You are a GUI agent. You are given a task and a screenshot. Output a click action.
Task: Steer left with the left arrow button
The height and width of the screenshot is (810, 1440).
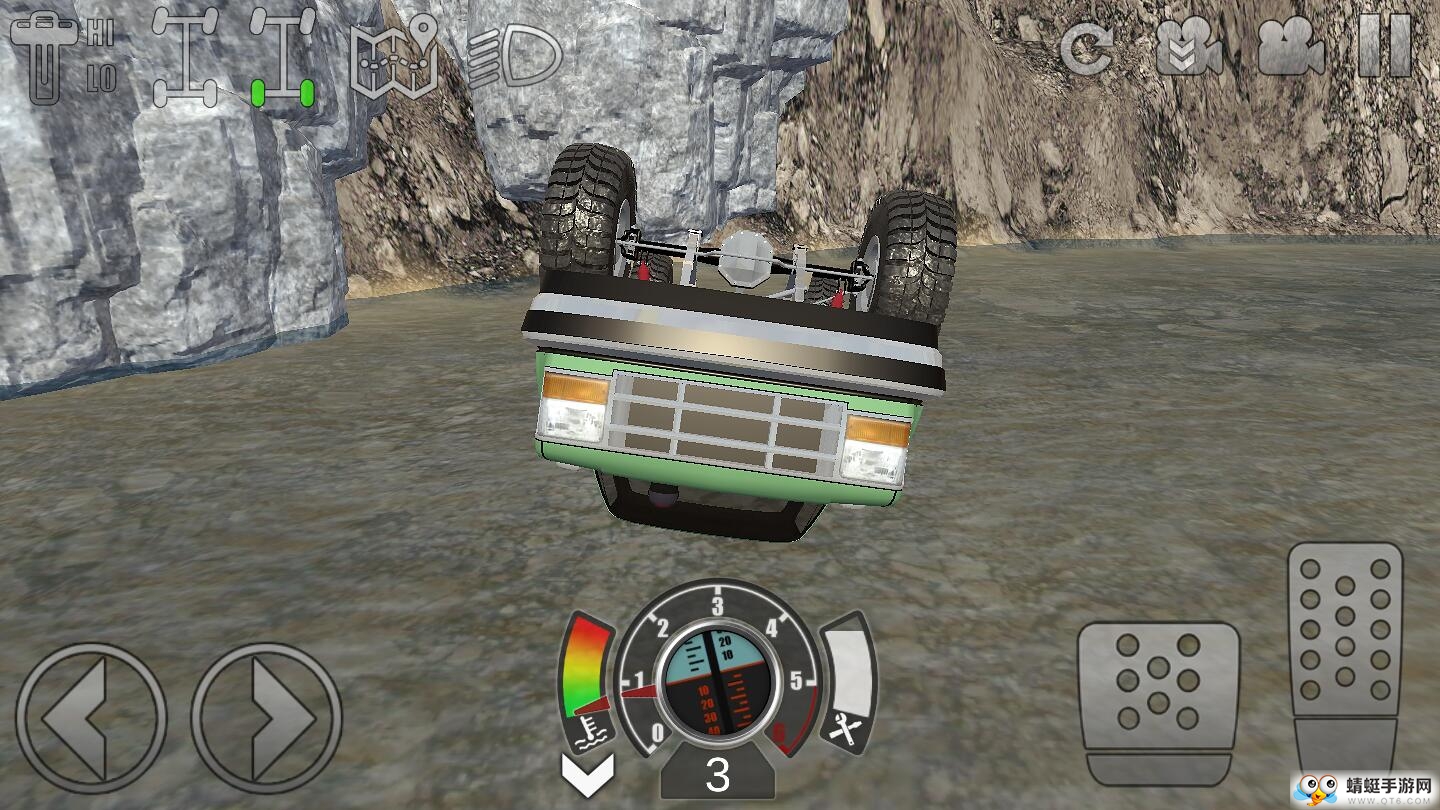click(91, 718)
